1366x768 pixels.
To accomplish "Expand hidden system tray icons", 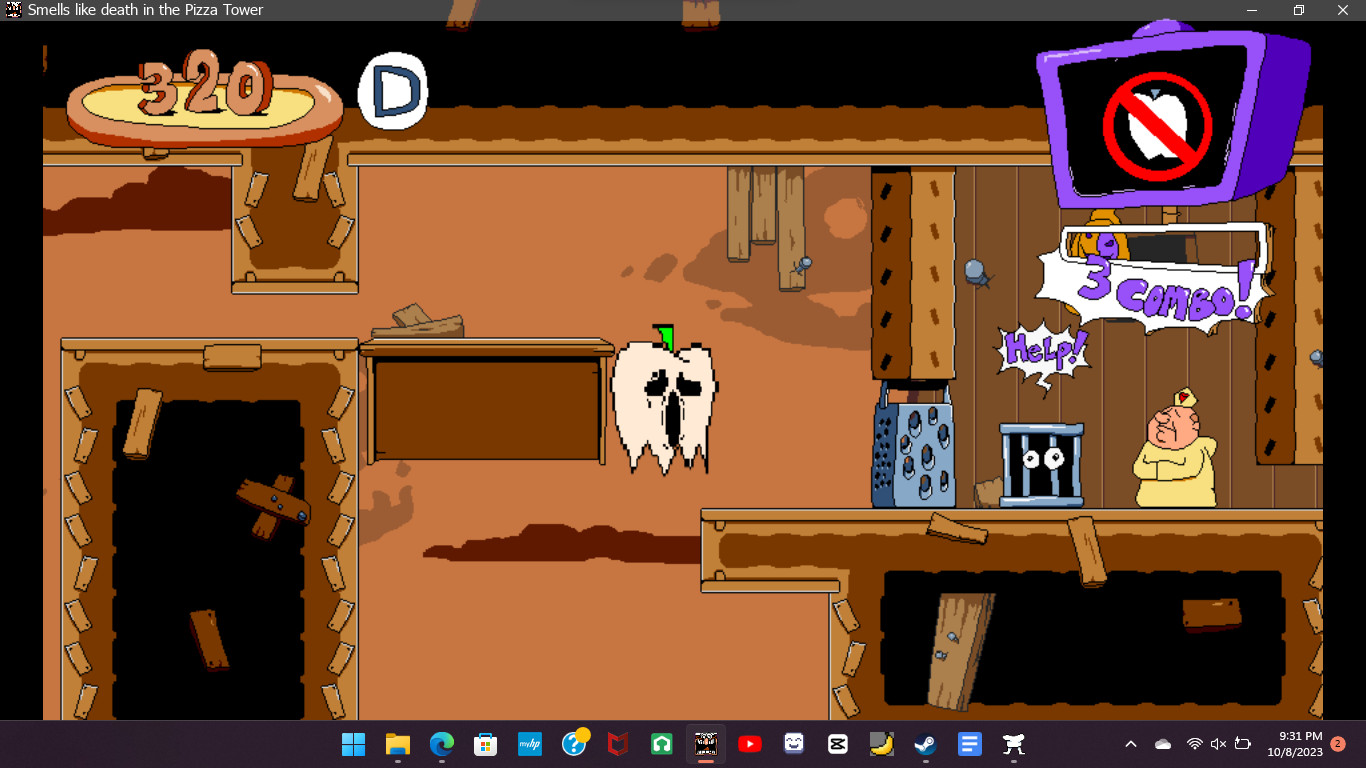I will [x=1131, y=744].
